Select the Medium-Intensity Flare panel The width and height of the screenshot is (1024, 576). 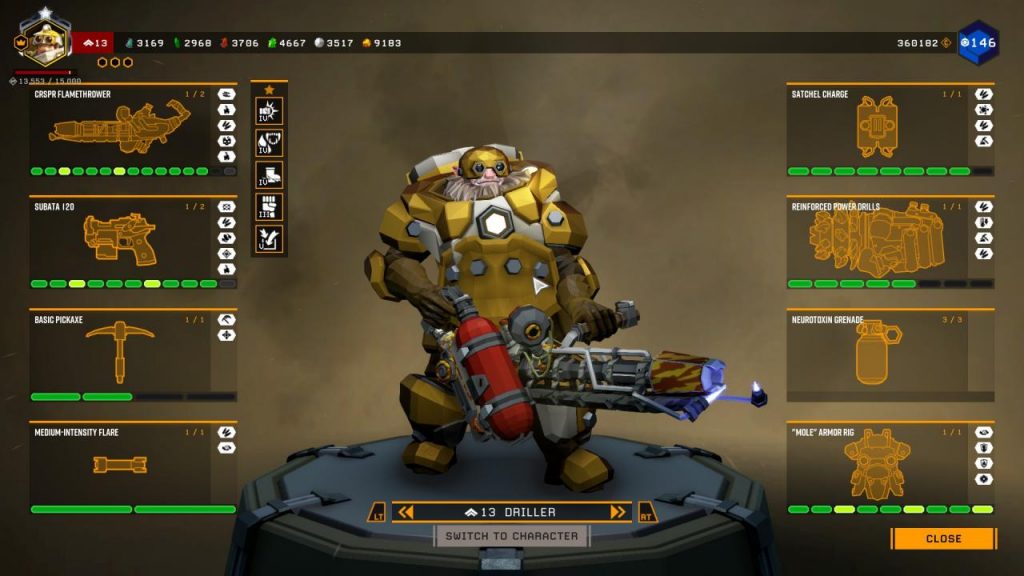[x=120, y=466]
